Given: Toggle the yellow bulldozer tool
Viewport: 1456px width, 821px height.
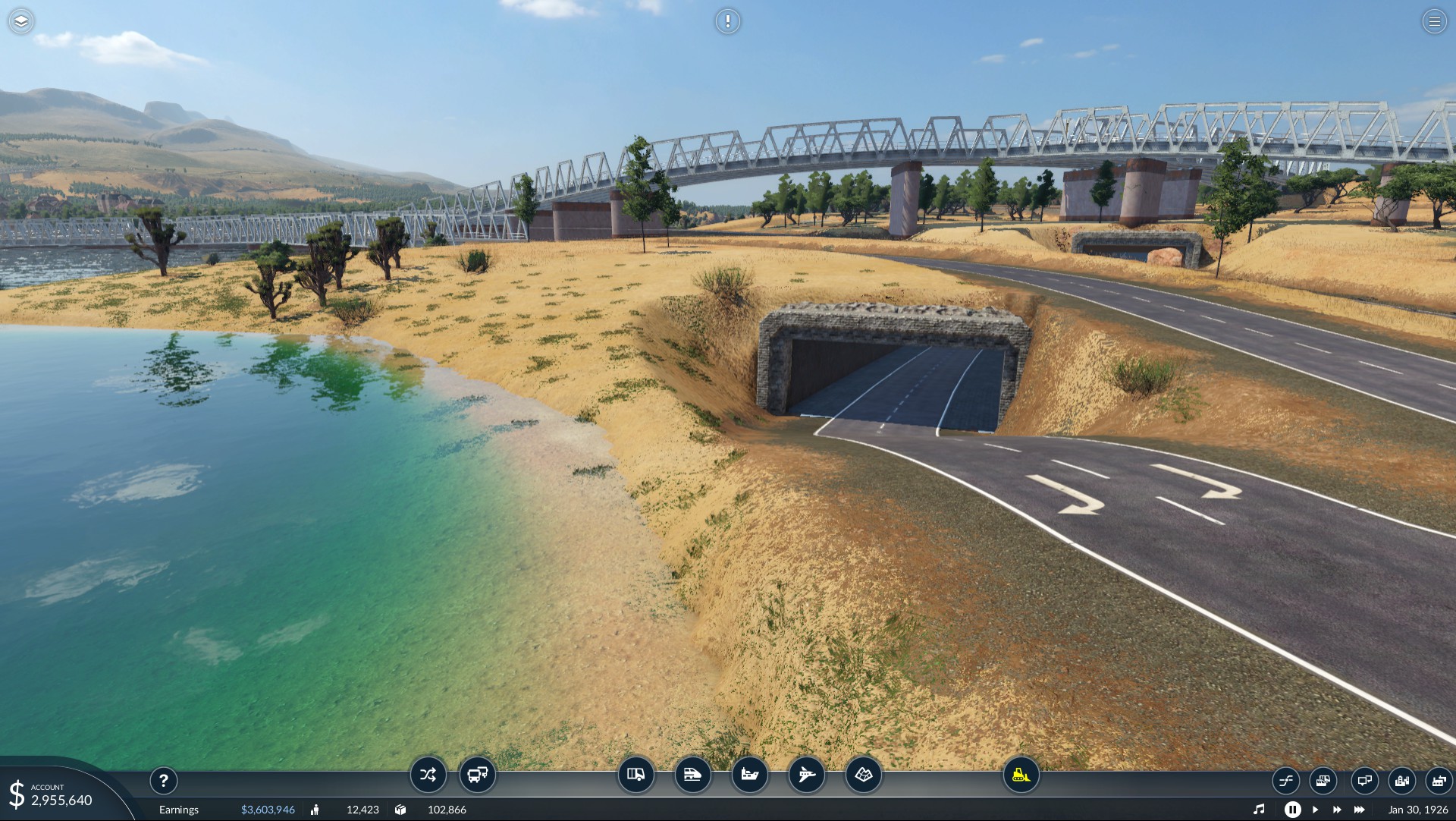Looking at the screenshot, I should [x=1021, y=775].
